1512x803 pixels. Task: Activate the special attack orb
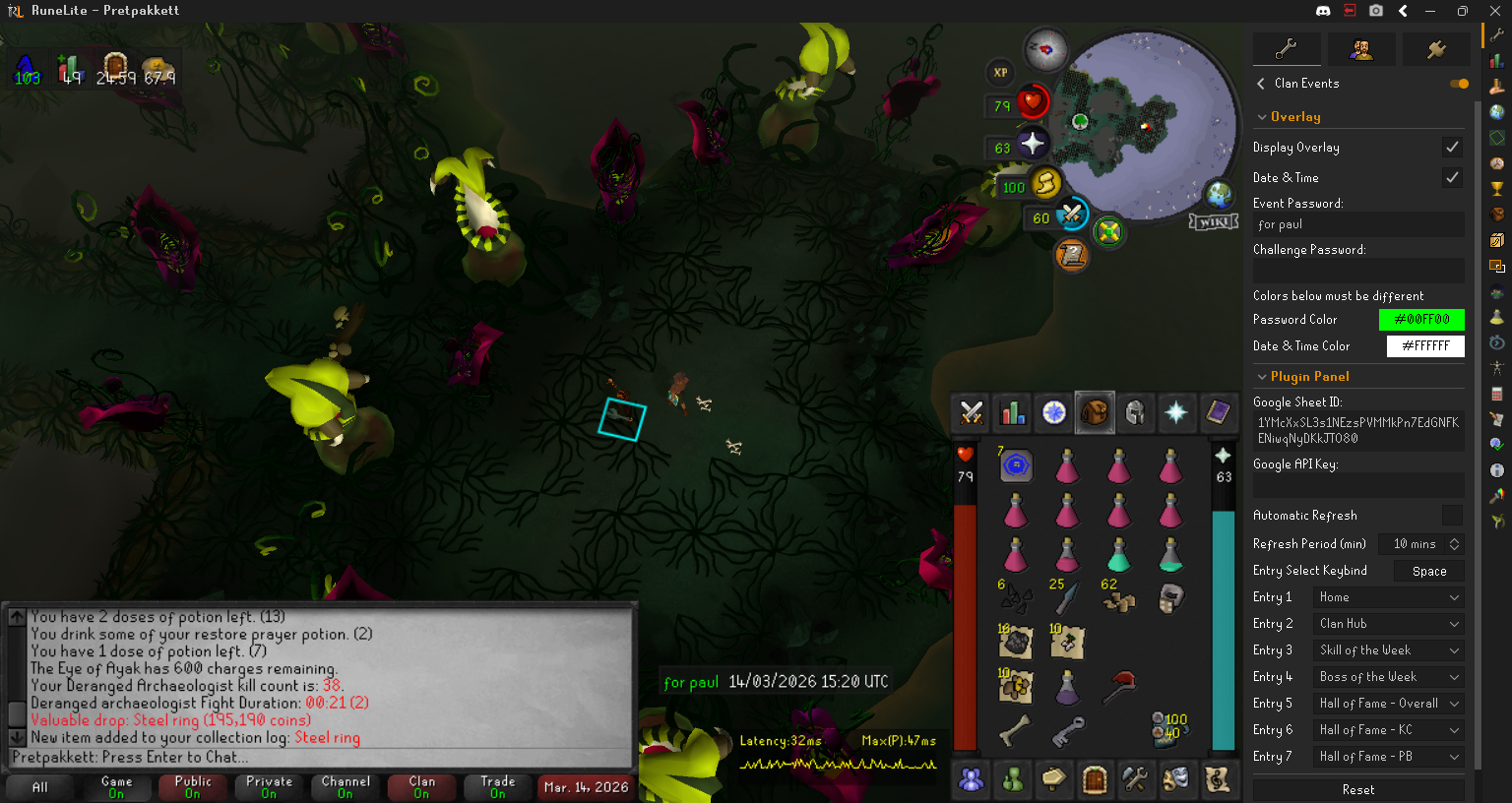coord(1071,214)
